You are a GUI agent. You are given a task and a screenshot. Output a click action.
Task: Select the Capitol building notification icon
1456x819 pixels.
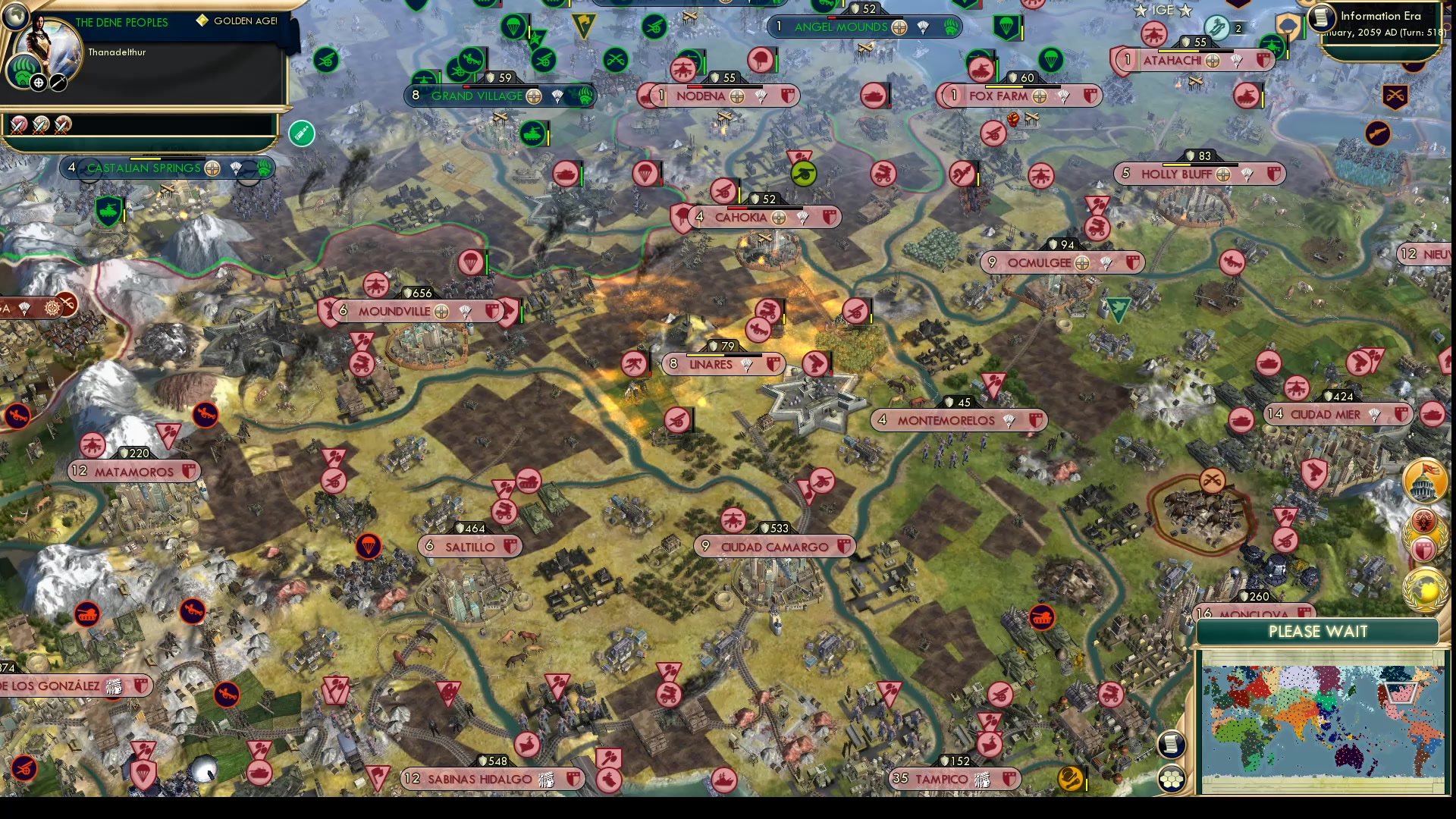point(1425,480)
